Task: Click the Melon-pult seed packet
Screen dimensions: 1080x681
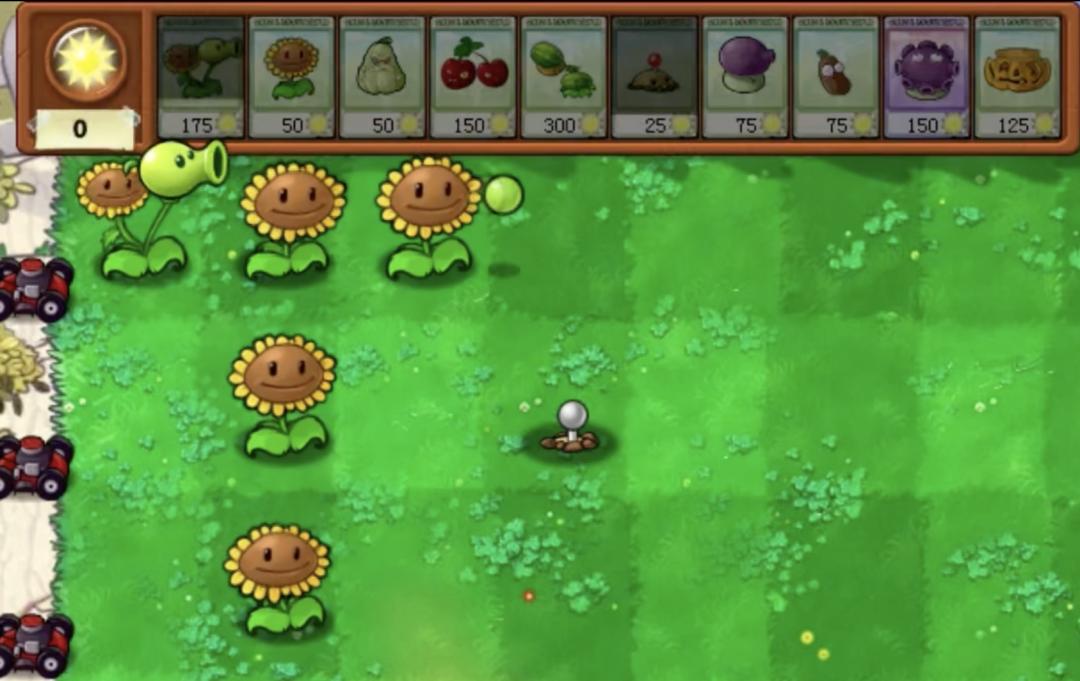Action: point(564,77)
